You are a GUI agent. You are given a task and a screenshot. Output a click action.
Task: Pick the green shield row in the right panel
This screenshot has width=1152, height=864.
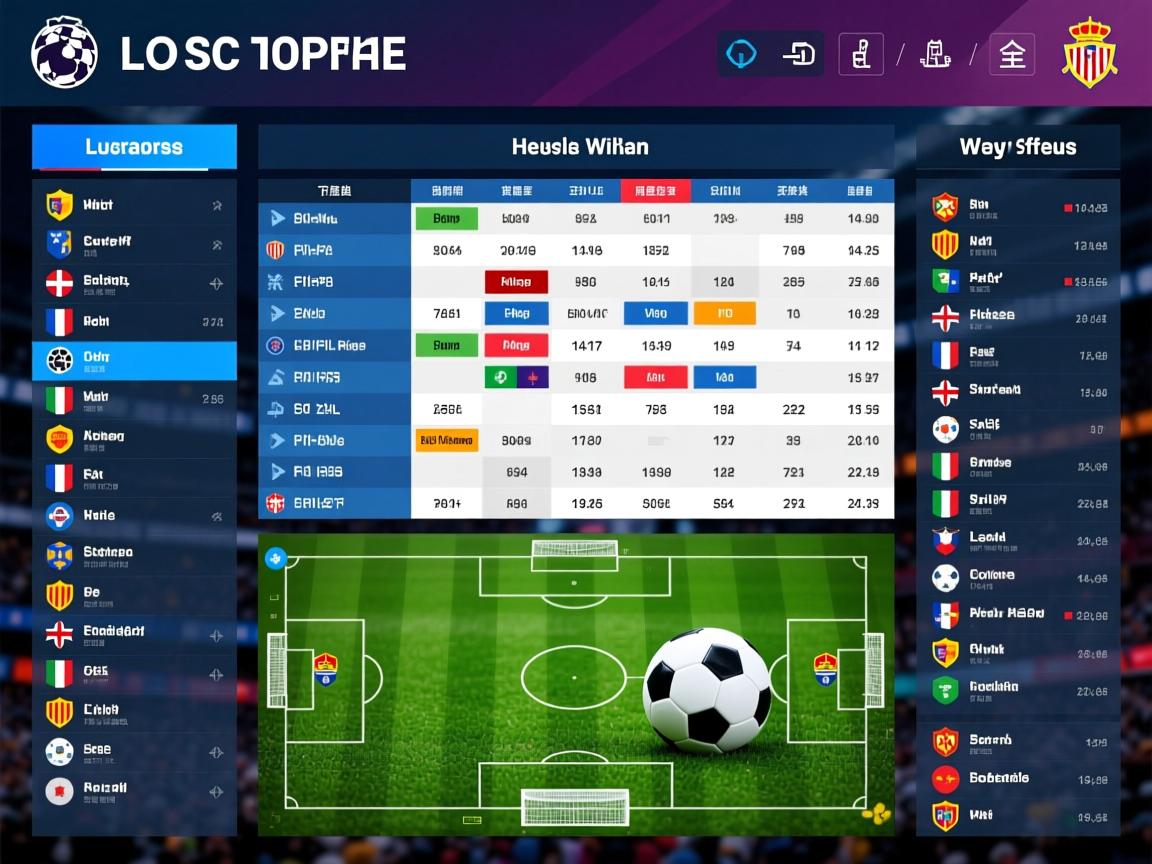[x=1018, y=689]
